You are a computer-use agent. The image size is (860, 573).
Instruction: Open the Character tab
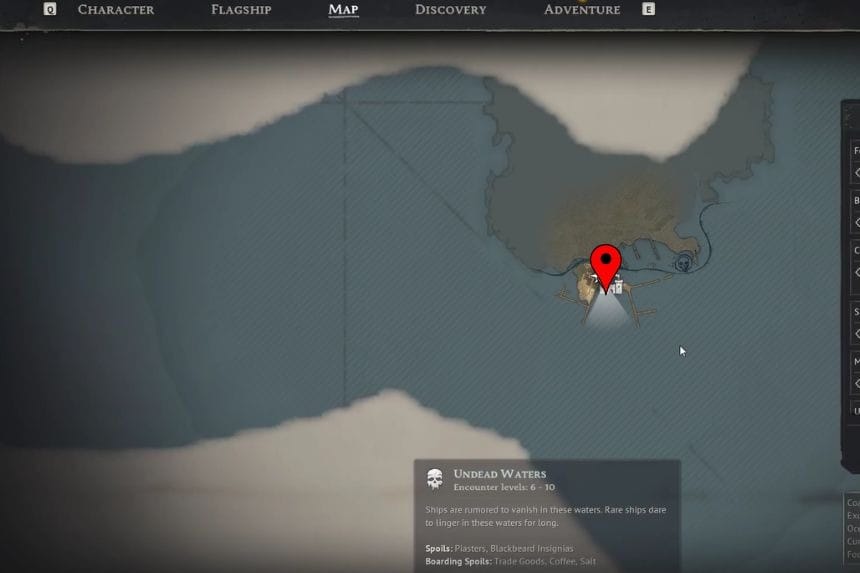click(x=116, y=10)
